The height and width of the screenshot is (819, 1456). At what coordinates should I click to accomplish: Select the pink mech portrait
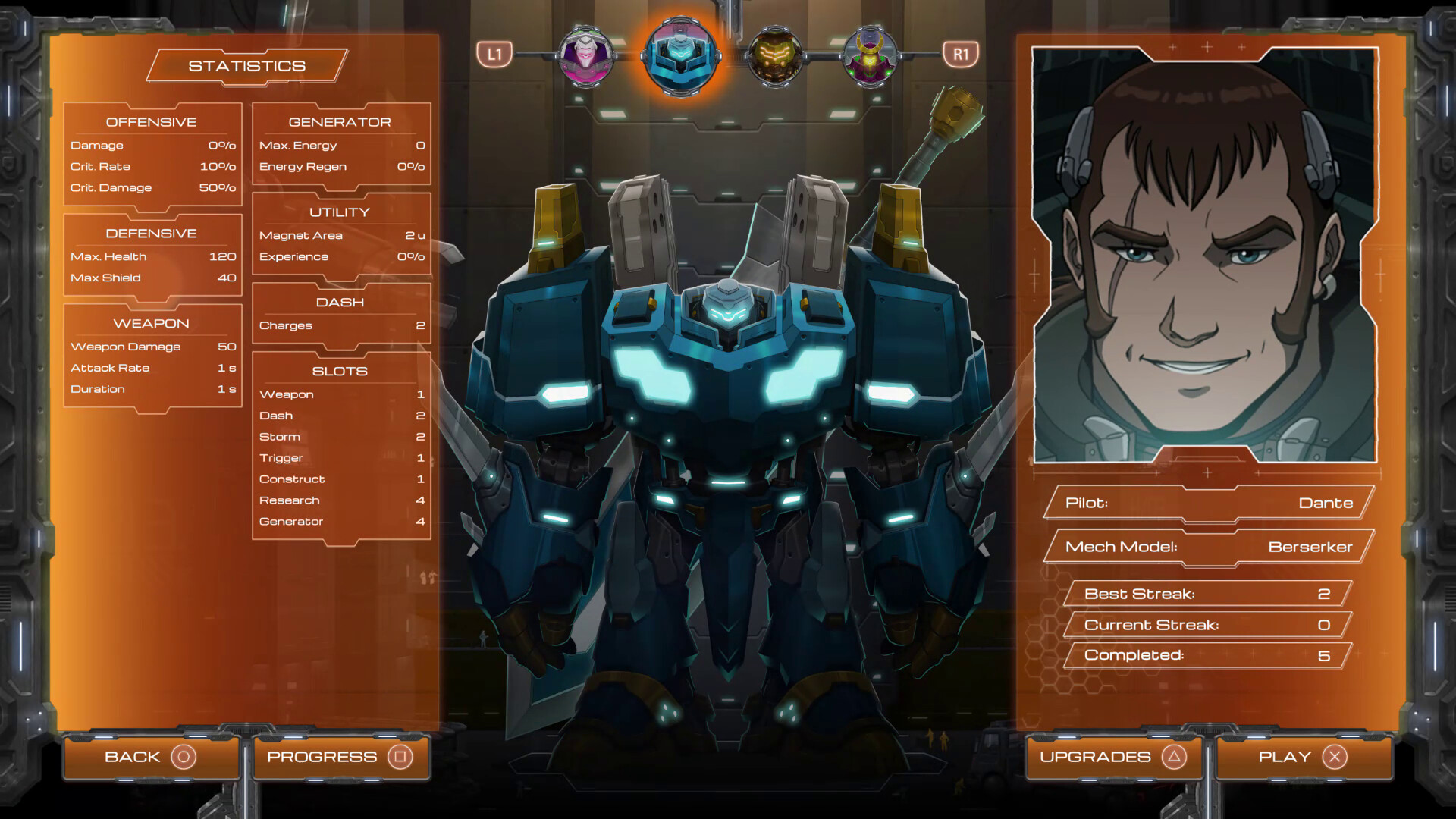(585, 55)
